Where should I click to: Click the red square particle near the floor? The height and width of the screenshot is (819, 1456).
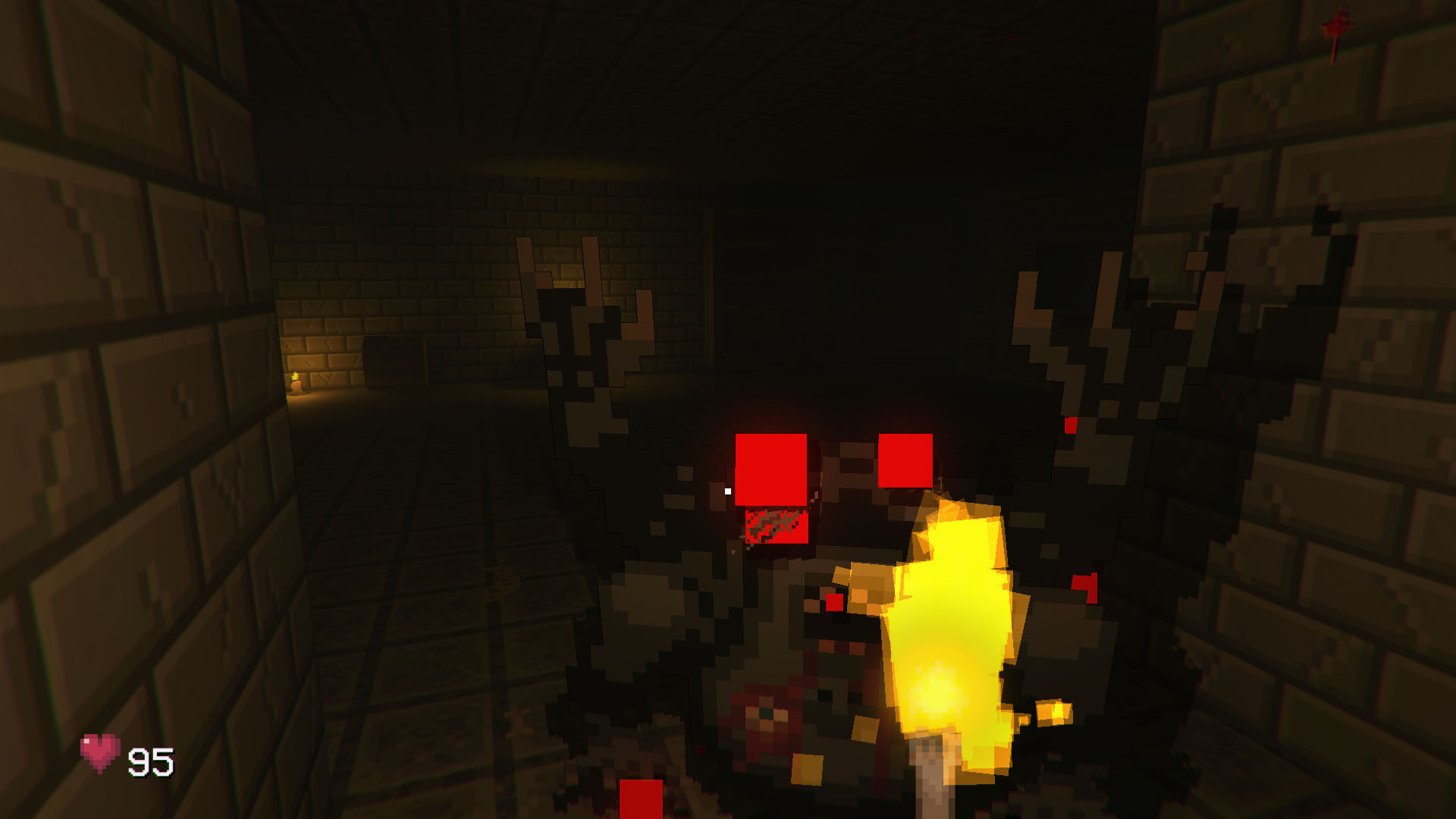coord(641,800)
